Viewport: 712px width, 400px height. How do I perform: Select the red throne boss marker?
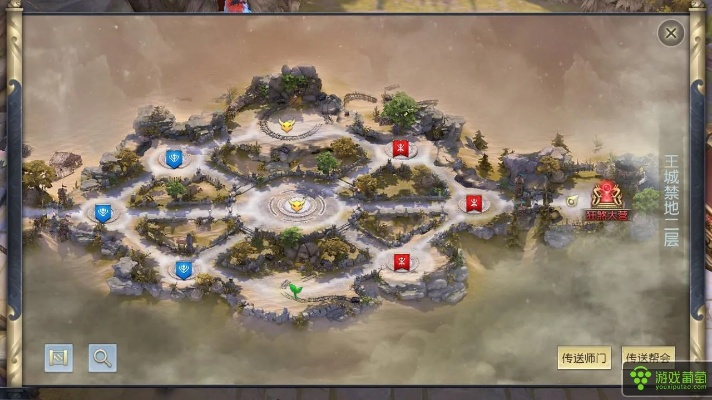(606, 196)
